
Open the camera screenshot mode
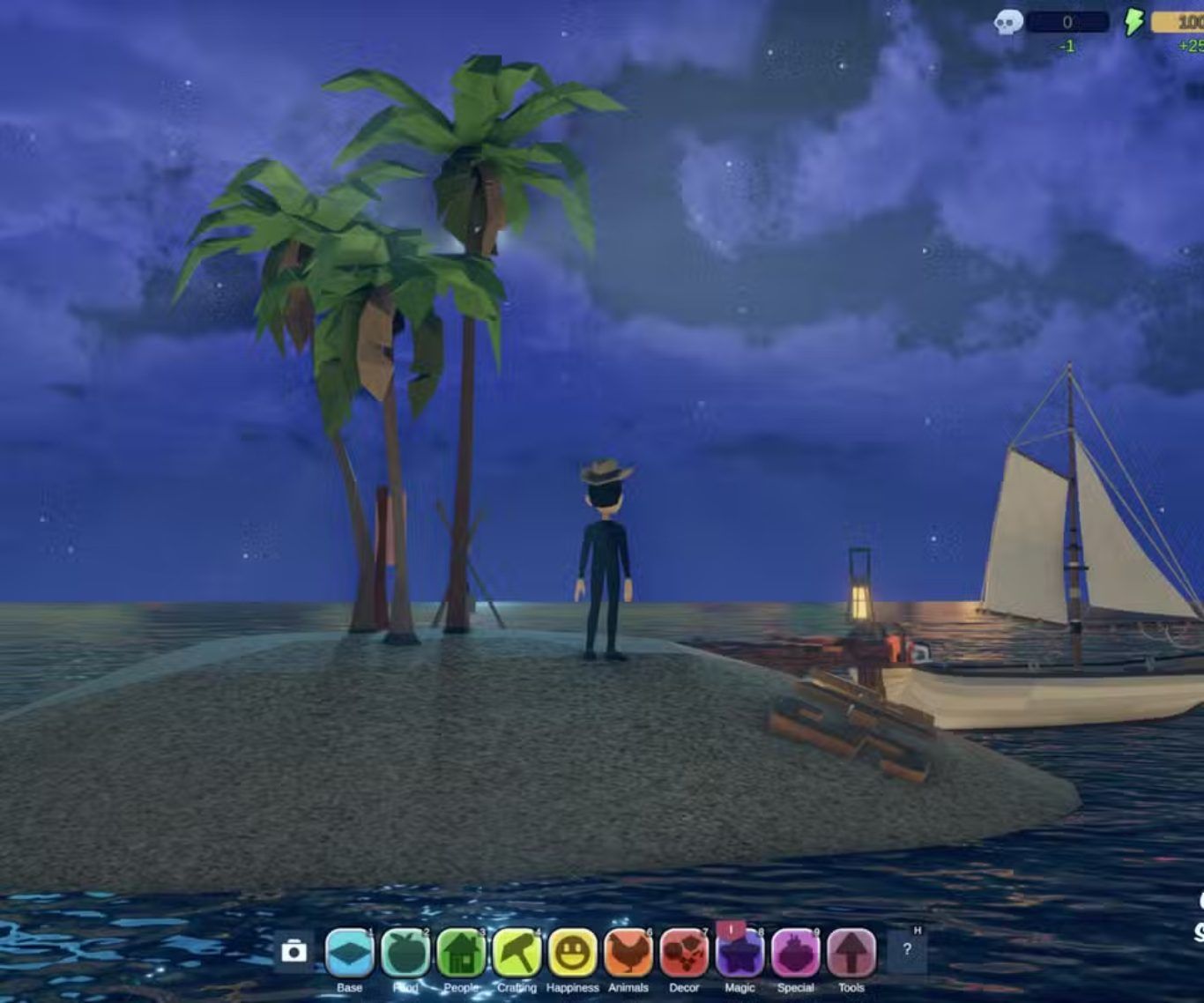[294, 951]
